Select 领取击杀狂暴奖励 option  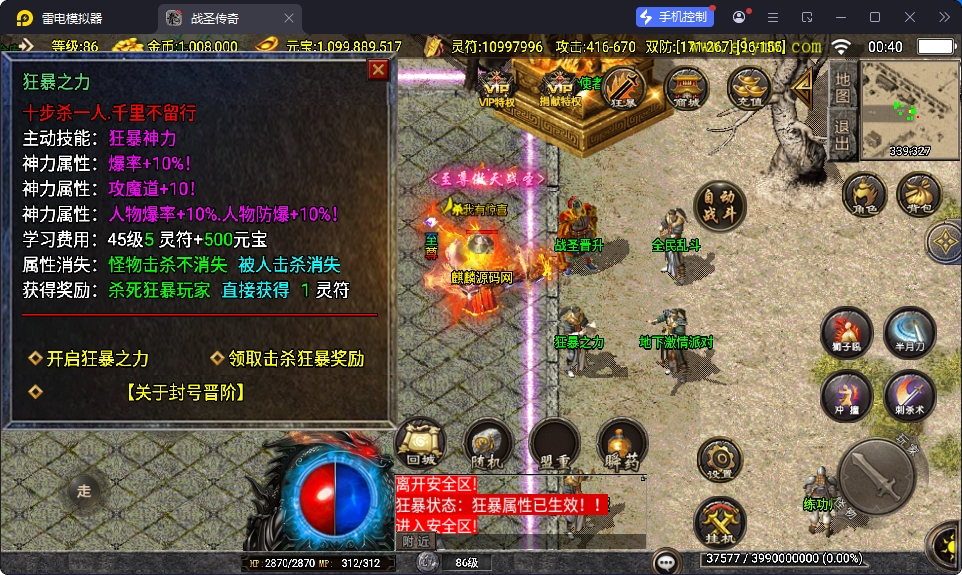pyautogui.click(x=296, y=359)
